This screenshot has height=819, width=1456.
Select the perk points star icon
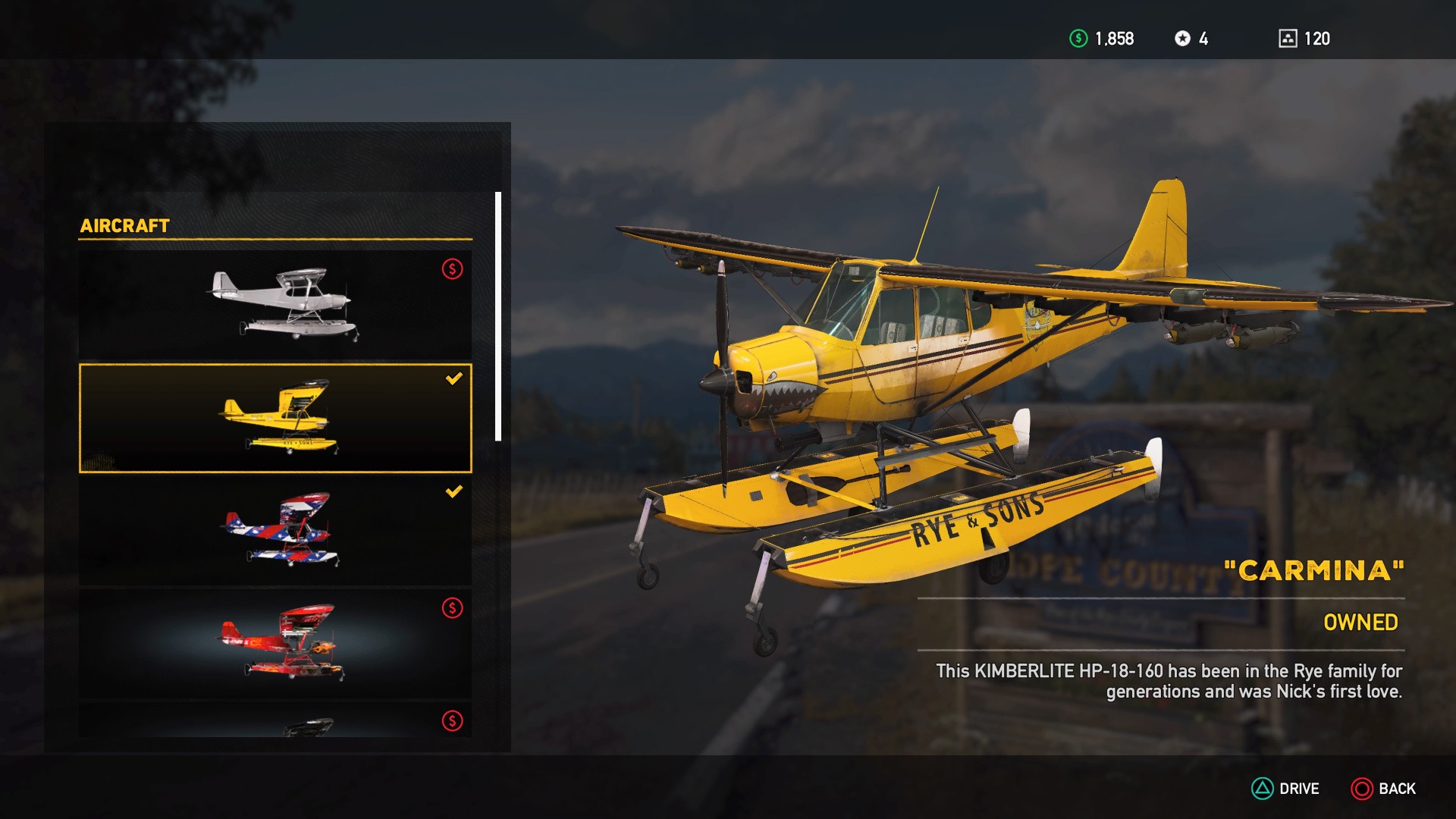1184,39
